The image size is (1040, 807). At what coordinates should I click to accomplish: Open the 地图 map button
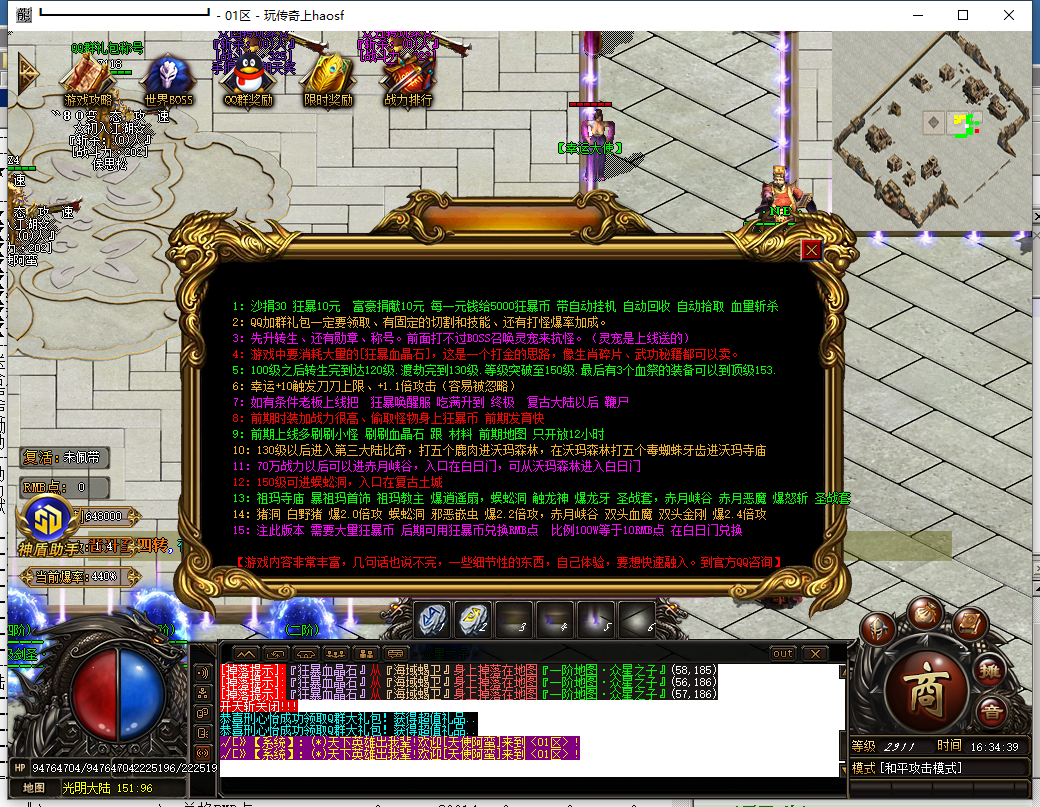tap(34, 787)
